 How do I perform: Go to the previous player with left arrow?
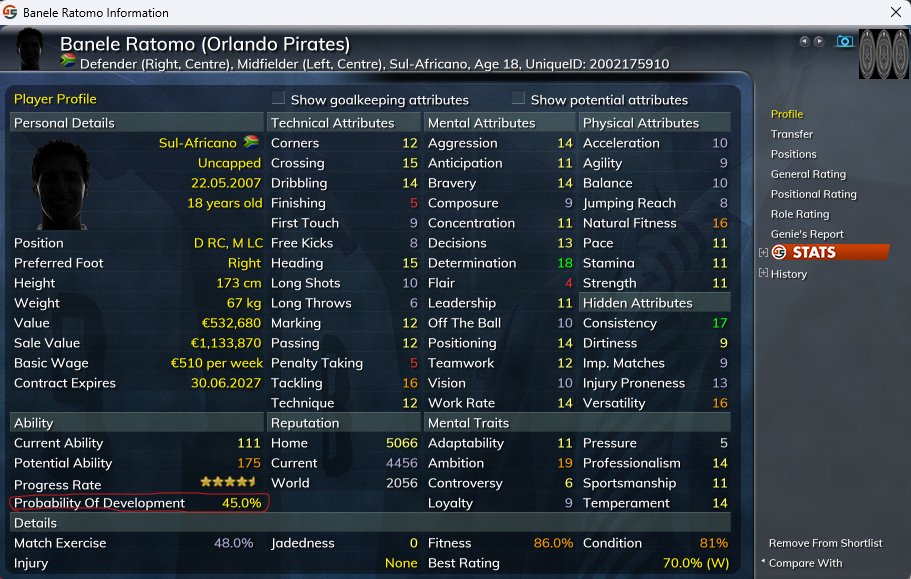[804, 41]
